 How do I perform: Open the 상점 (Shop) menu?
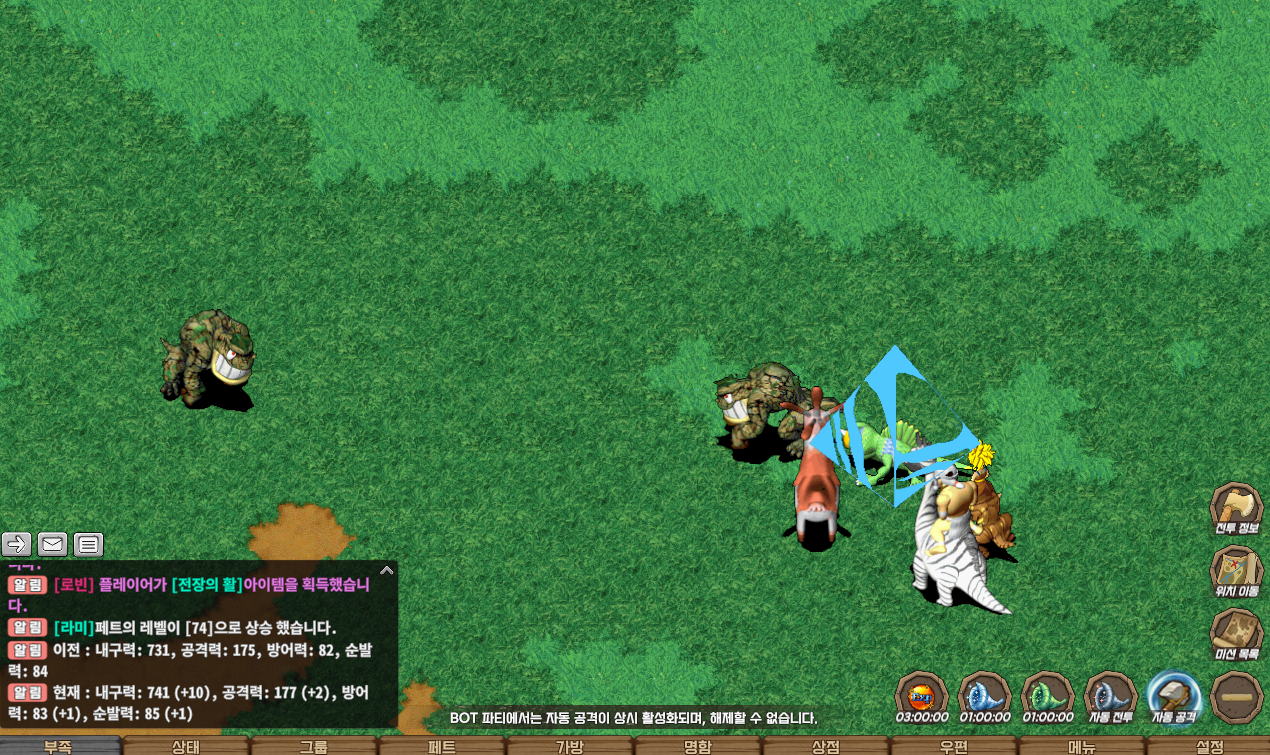(x=825, y=746)
